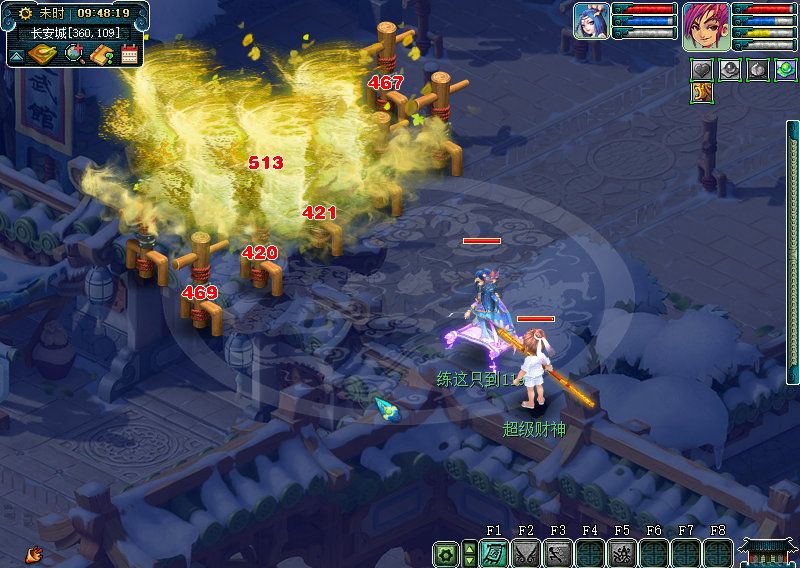Use the F3 running figure skill slot
Image resolution: width=800 pixels, height=568 pixels.
[557, 553]
